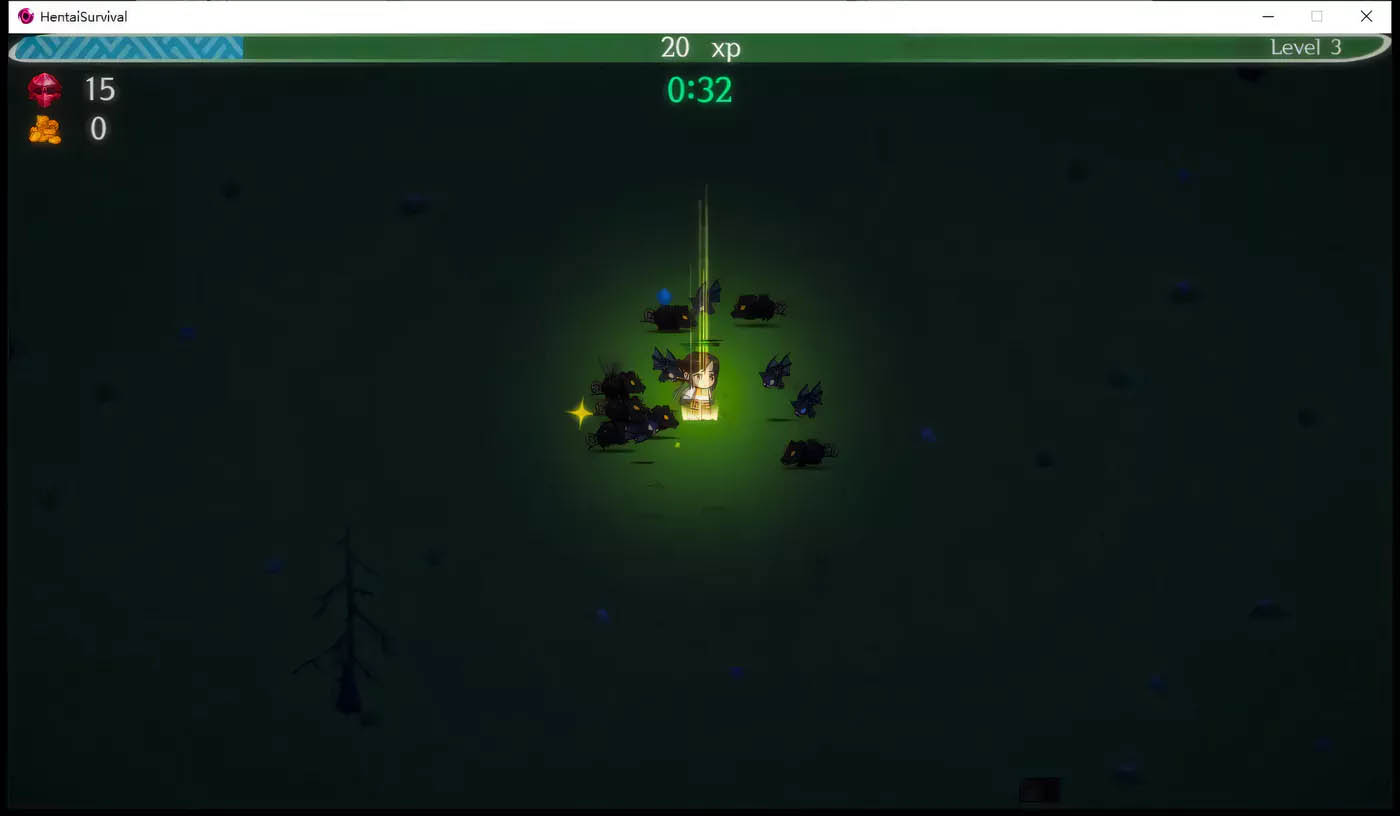1400x816 pixels.
Task: Click the ruby gem currency icon
Action: tap(45, 90)
